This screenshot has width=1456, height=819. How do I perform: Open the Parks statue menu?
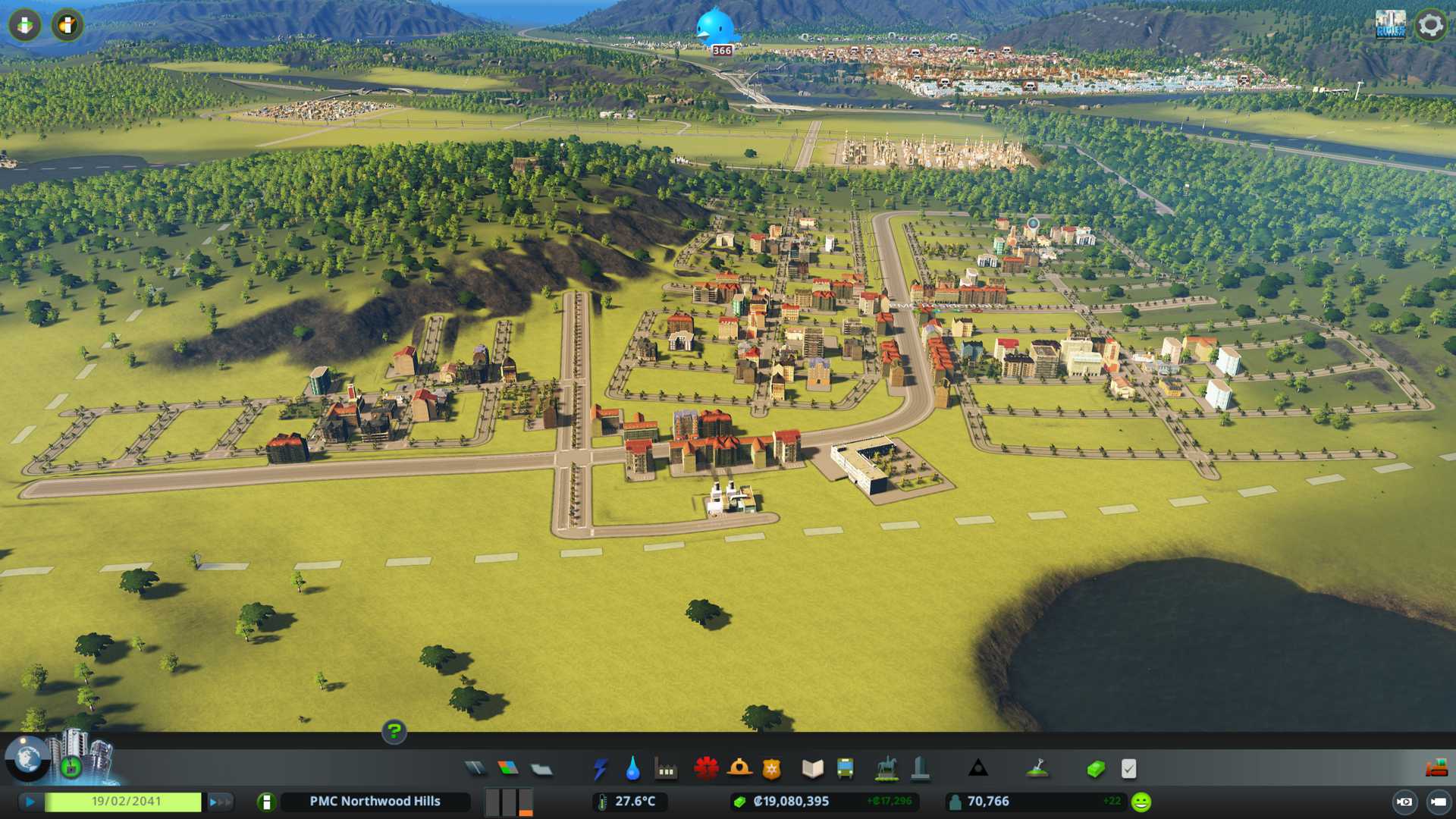pos(886,769)
